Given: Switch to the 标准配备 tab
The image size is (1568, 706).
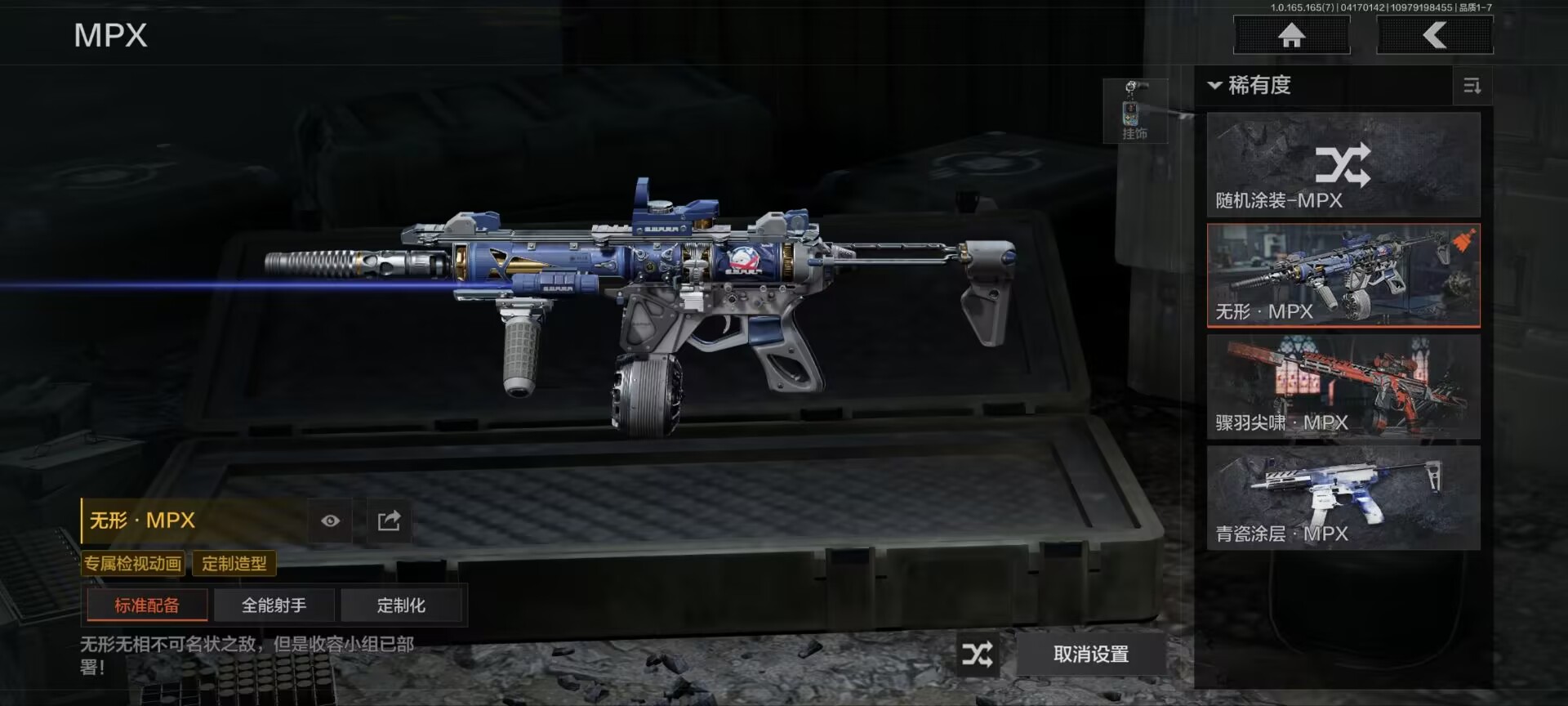Looking at the screenshot, I should 147,605.
